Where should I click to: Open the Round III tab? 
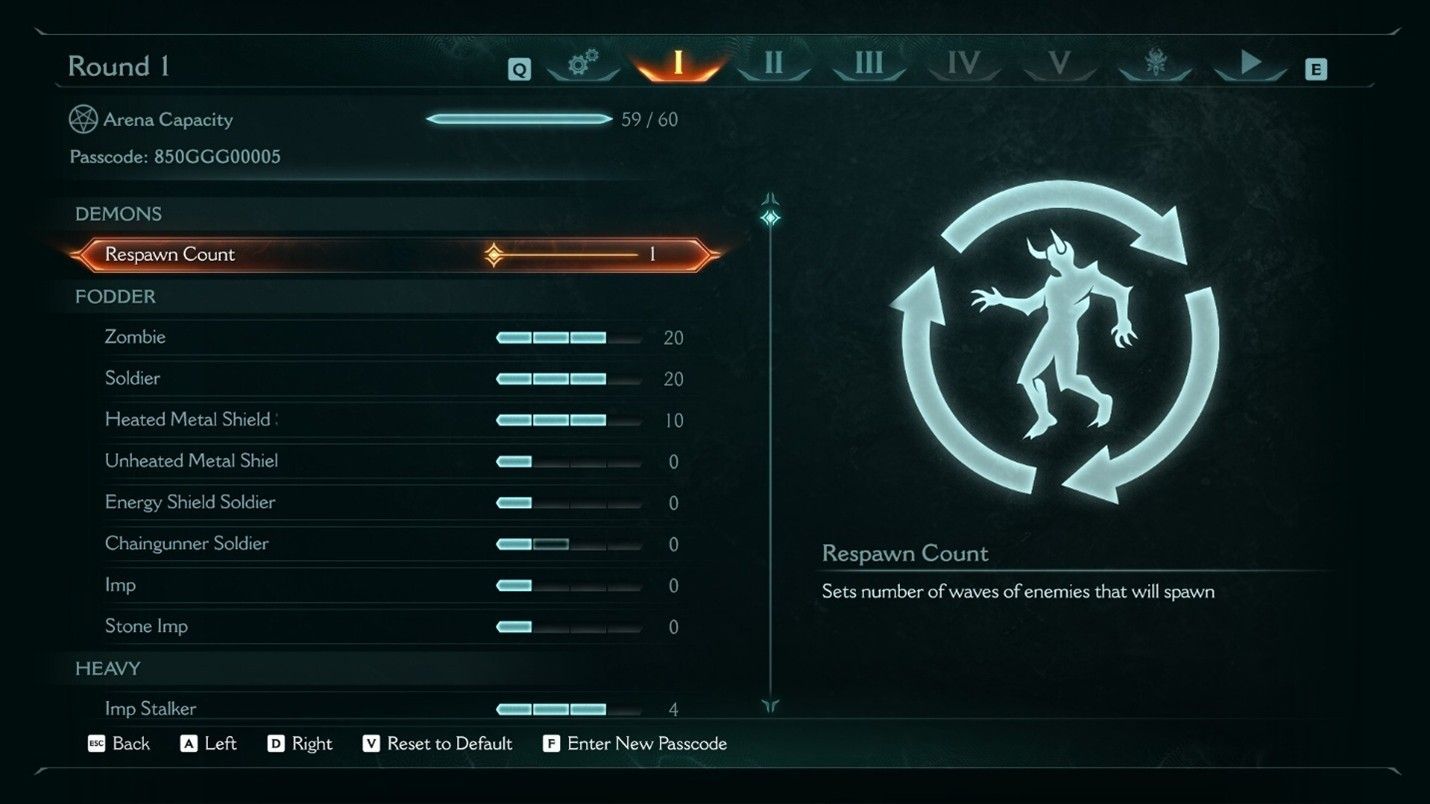(867, 63)
